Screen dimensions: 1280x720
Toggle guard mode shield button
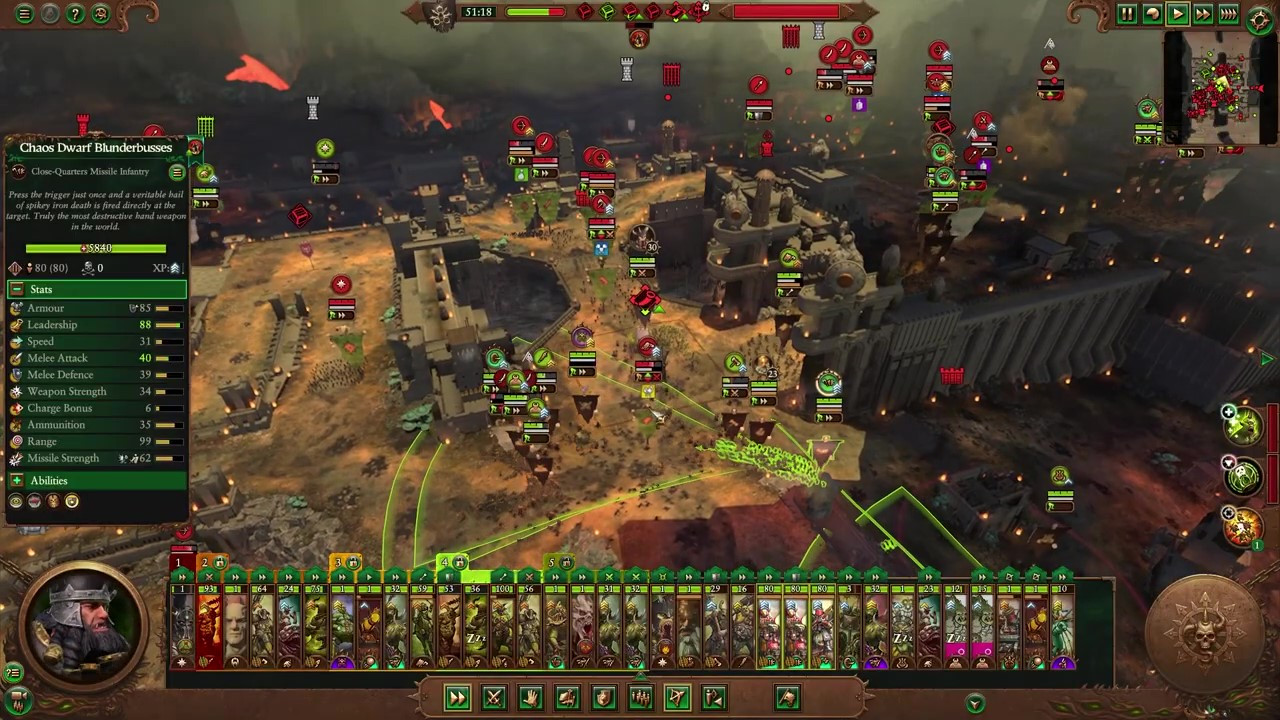604,698
